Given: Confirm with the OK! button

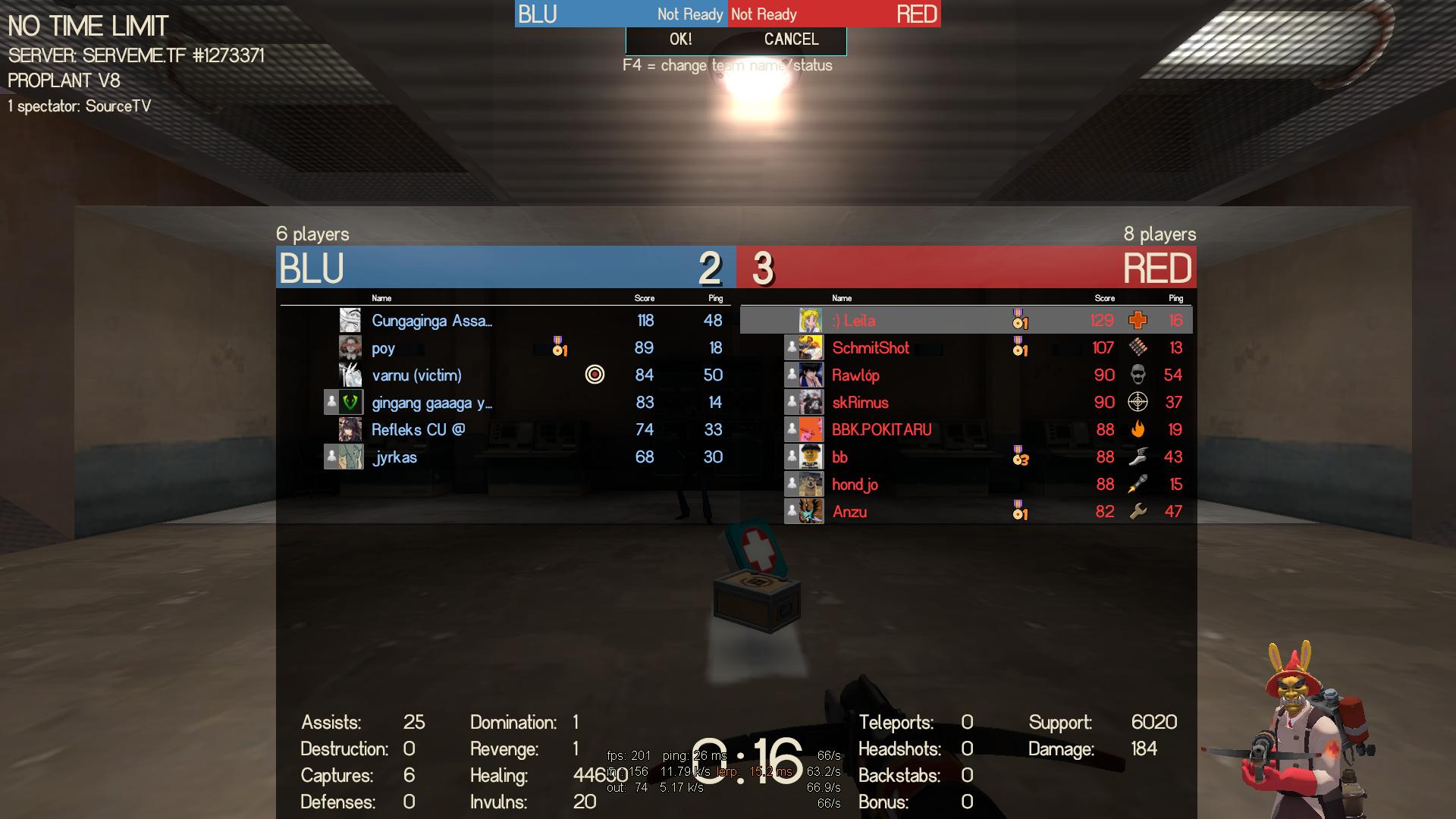Looking at the screenshot, I should click(680, 39).
